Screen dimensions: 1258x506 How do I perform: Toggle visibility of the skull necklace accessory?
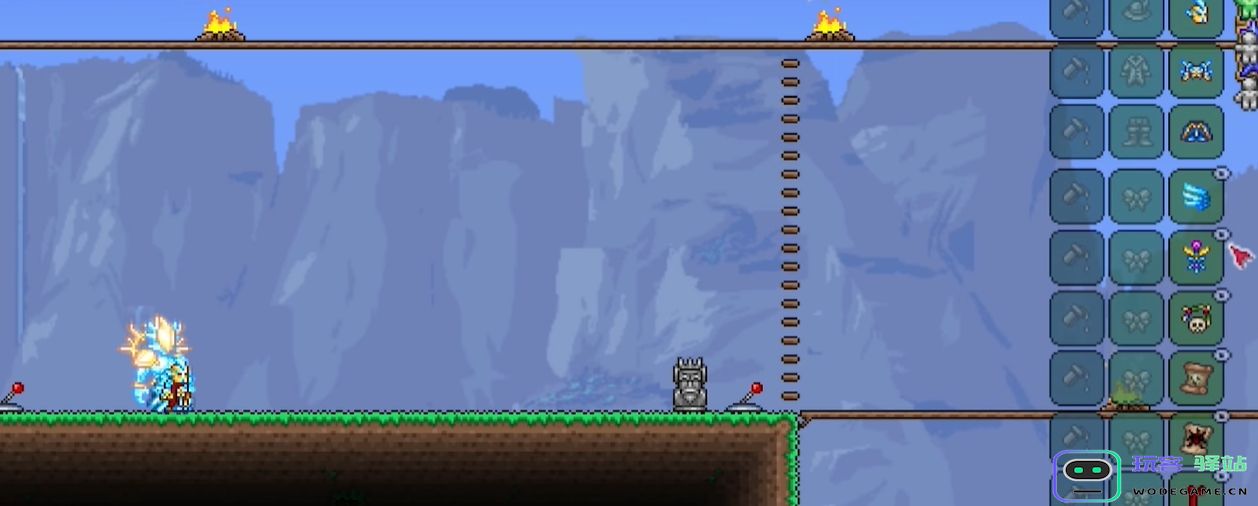click(1220, 296)
